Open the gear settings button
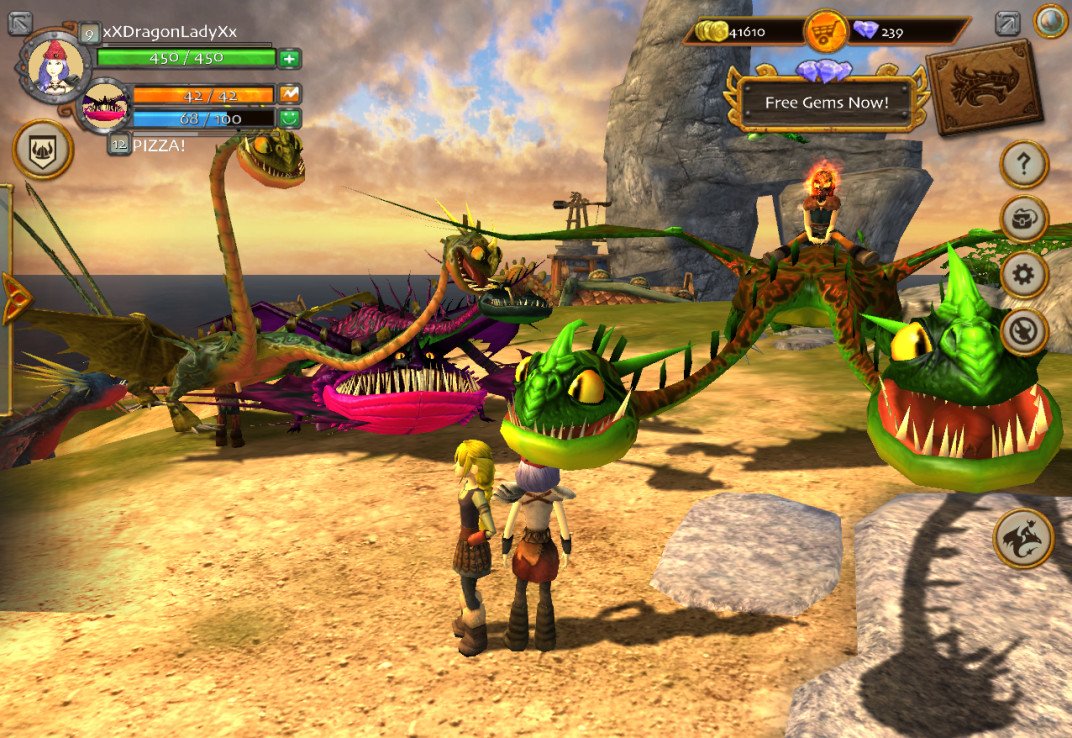1072x738 pixels. point(1024,274)
